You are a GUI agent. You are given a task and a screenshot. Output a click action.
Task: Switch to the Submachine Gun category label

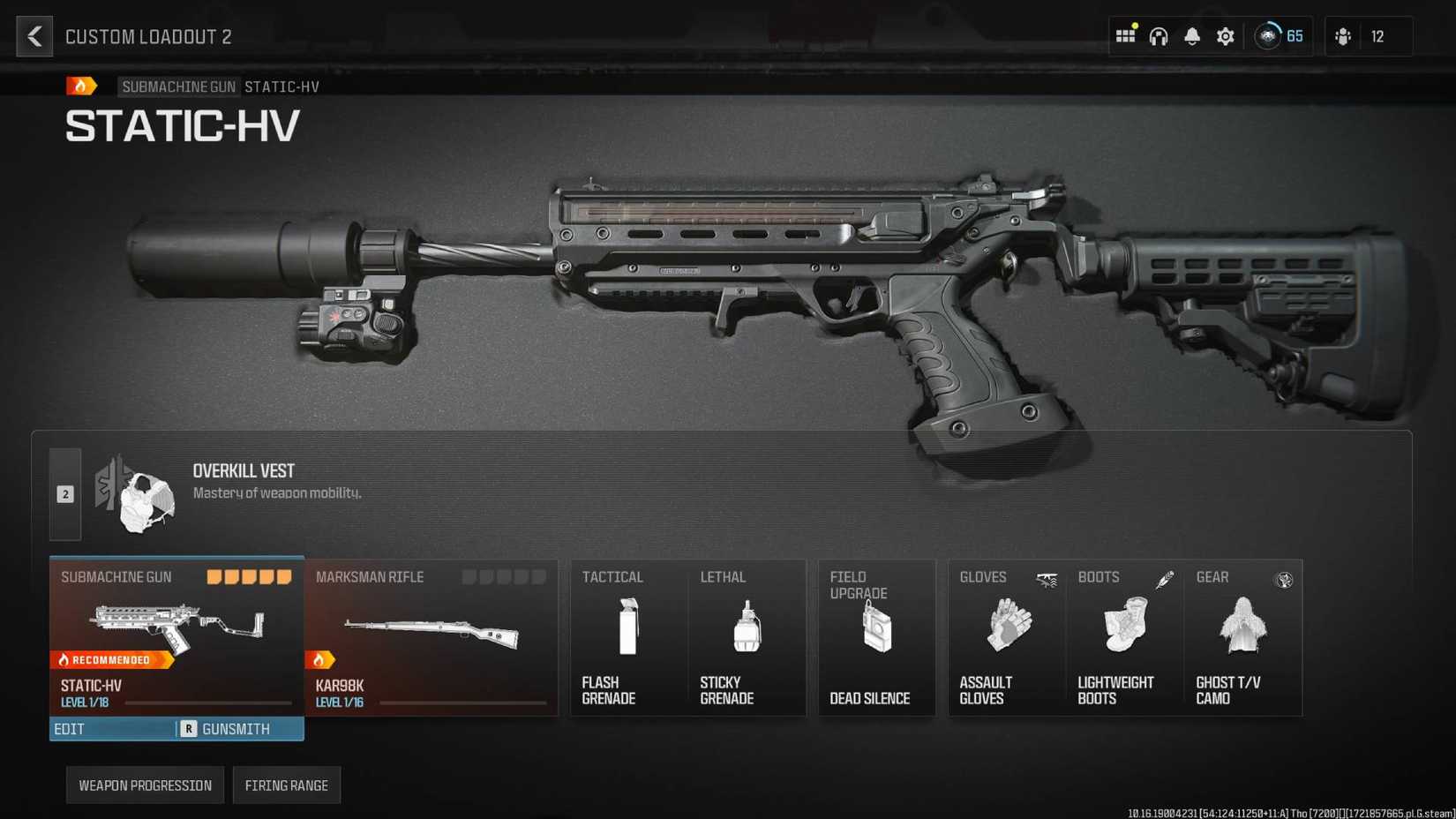[178, 86]
